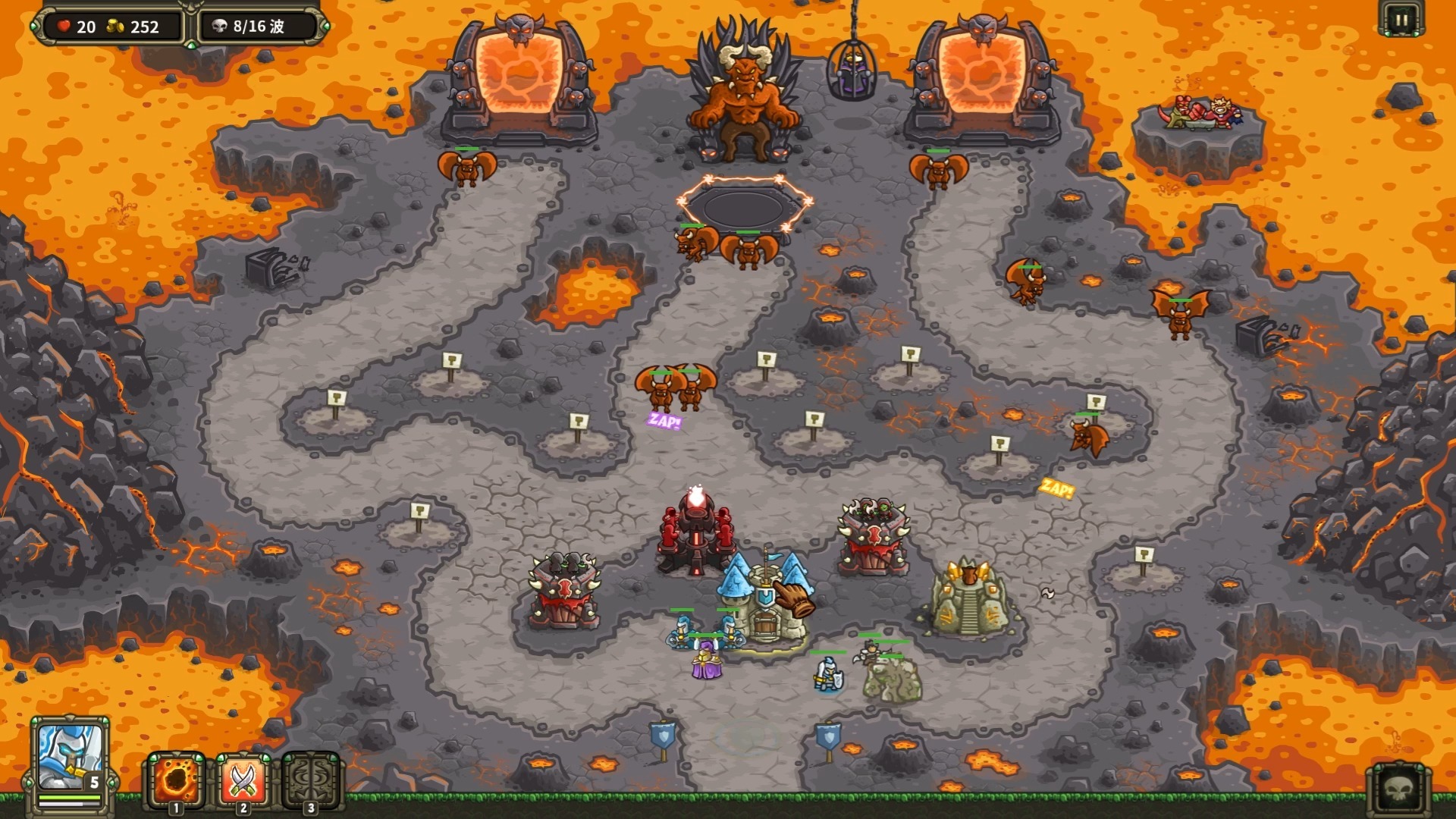Activate the fiery meteor spell
Screen dimensions: 1456x819
(176, 779)
